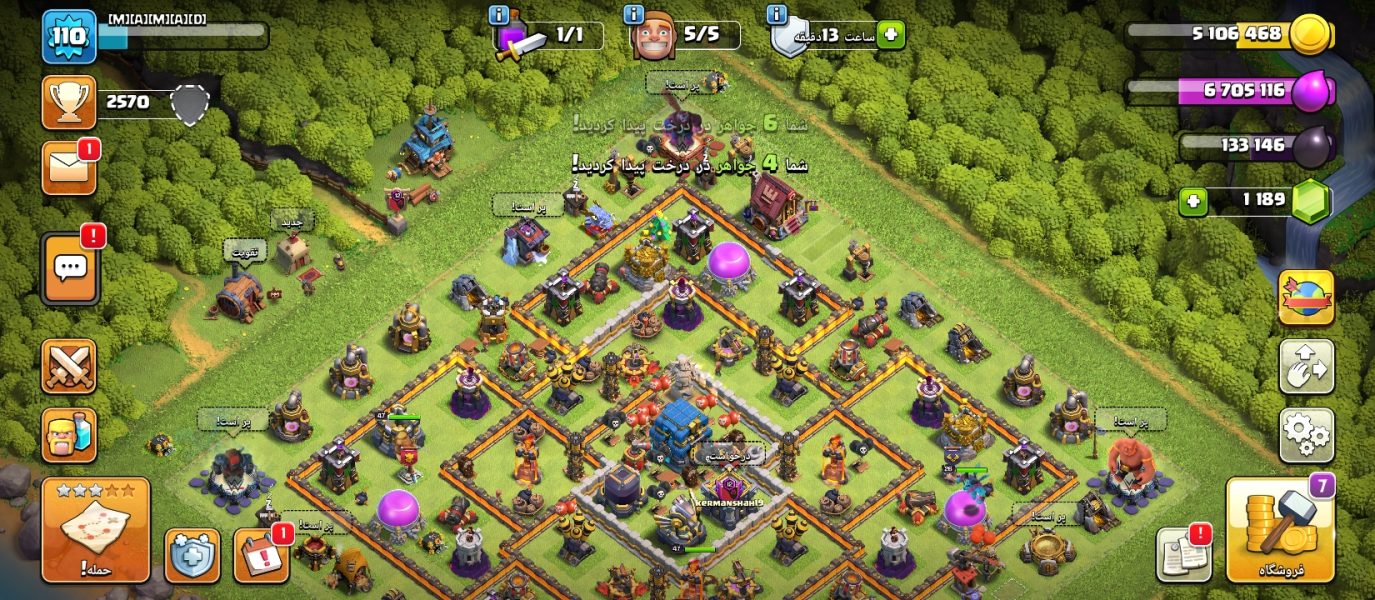Open the crossed swords battle log
This screenshot has height=600, width=1375.
pos(69,366)
